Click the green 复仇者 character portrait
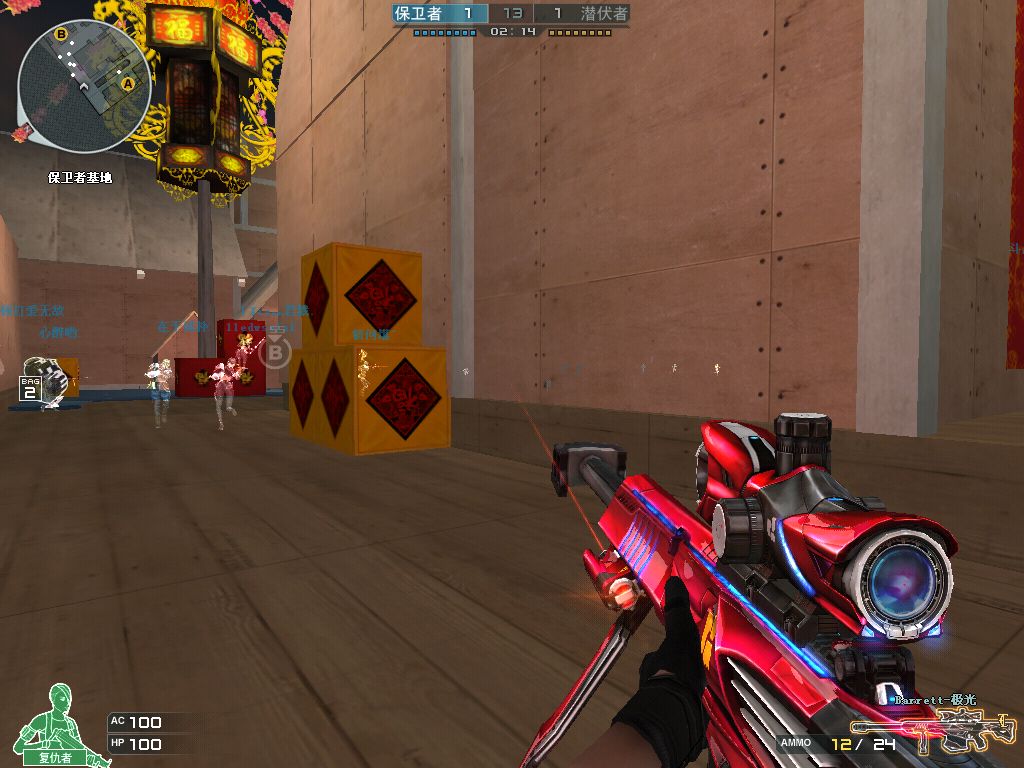This screenshot has width=1024, height=768. (x=55, y=722)
